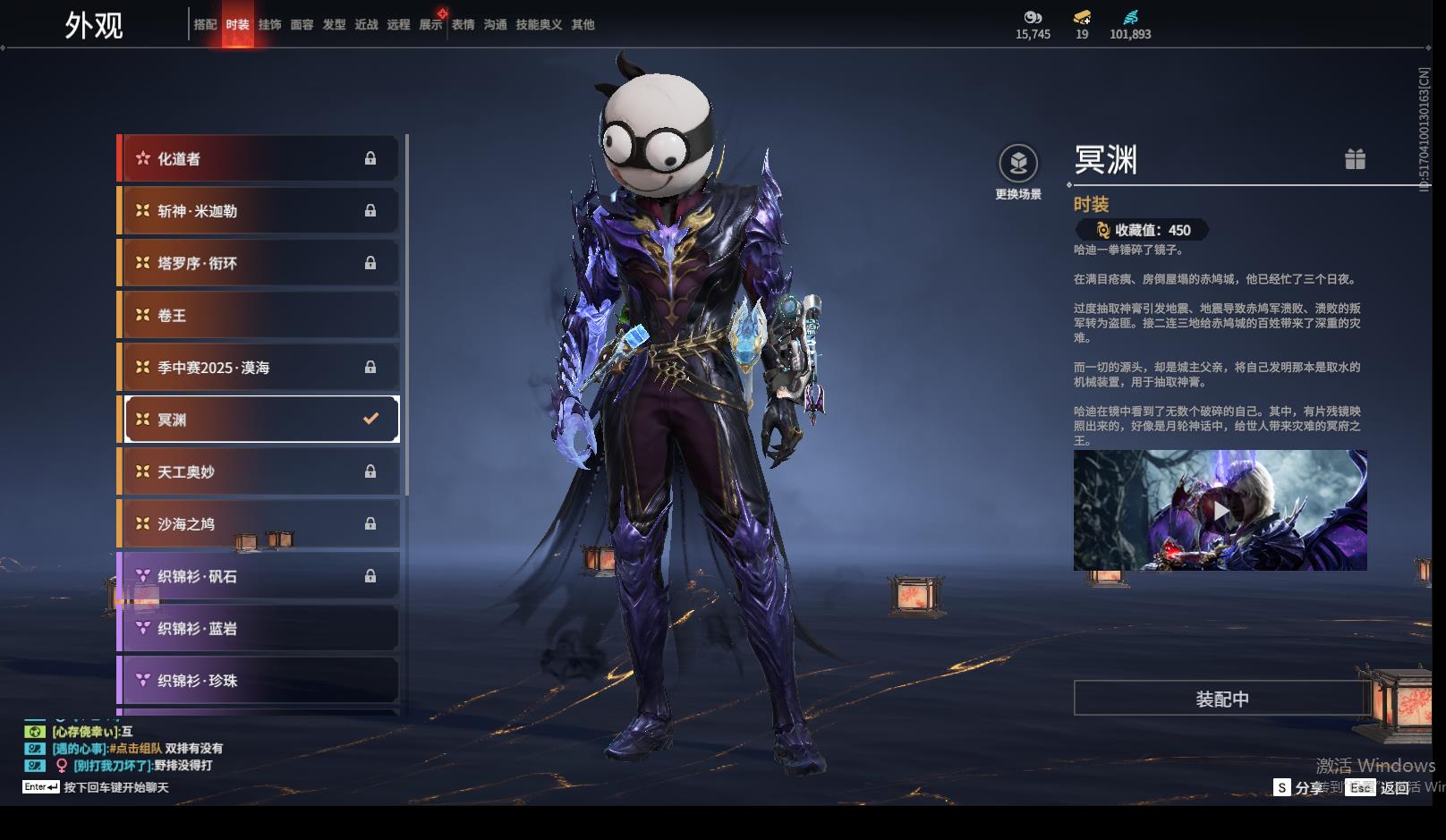Open the 技能奥义 tab

[539, 25]
